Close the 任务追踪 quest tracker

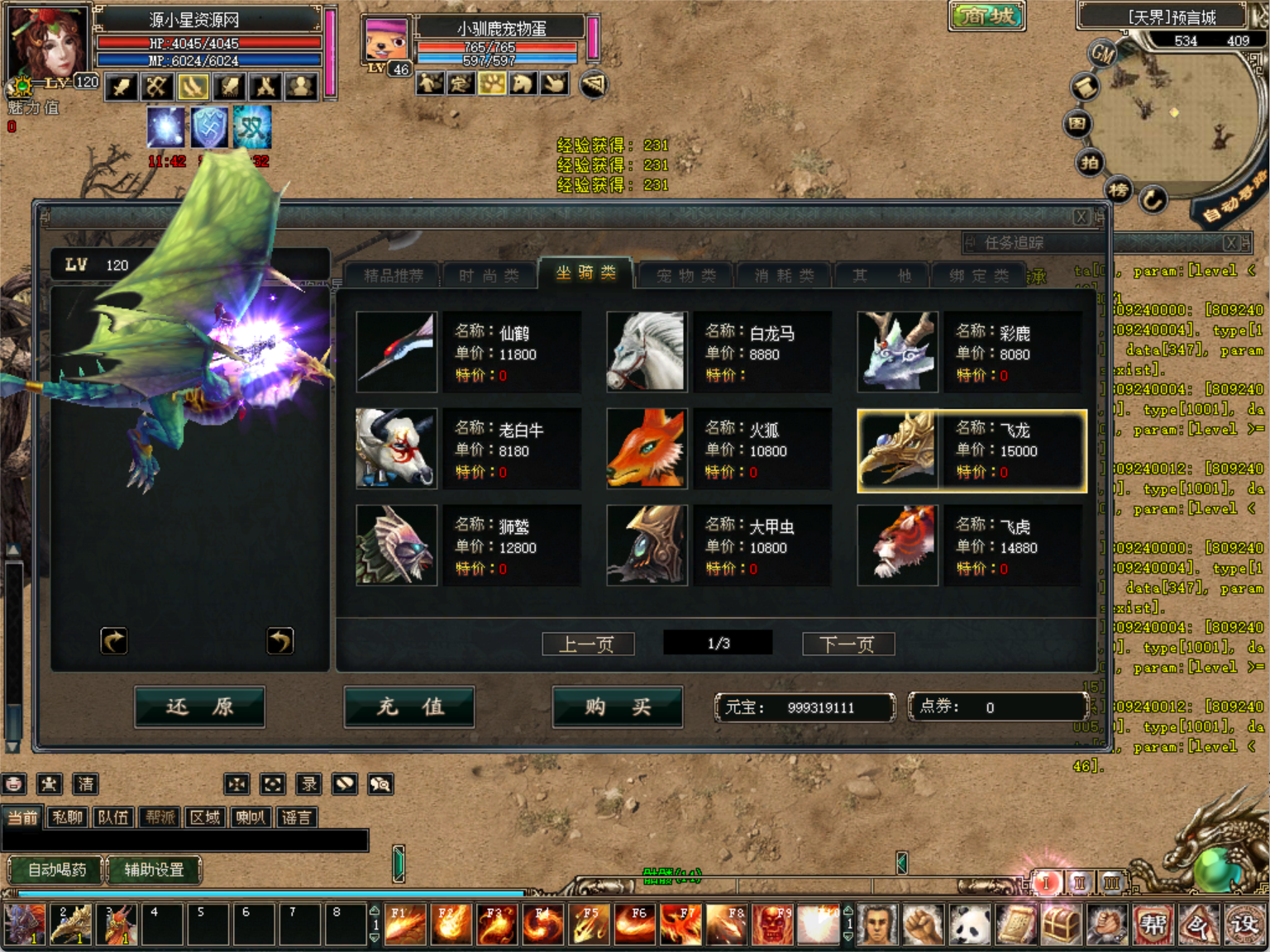pos(1231,242)
